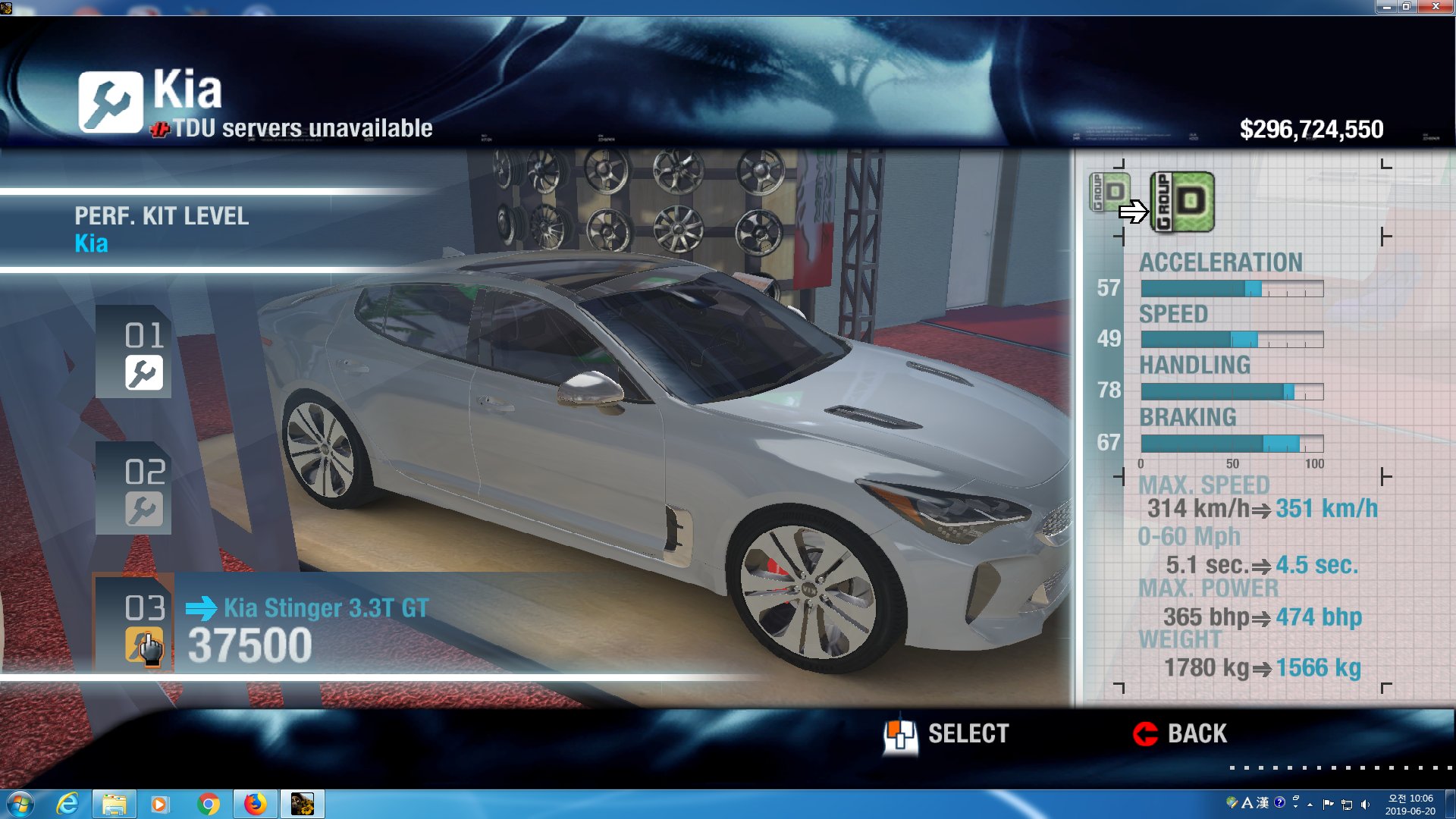Confirm with the SELECT button
Viewport: 1456px width, 819px height.
(947, 734)
